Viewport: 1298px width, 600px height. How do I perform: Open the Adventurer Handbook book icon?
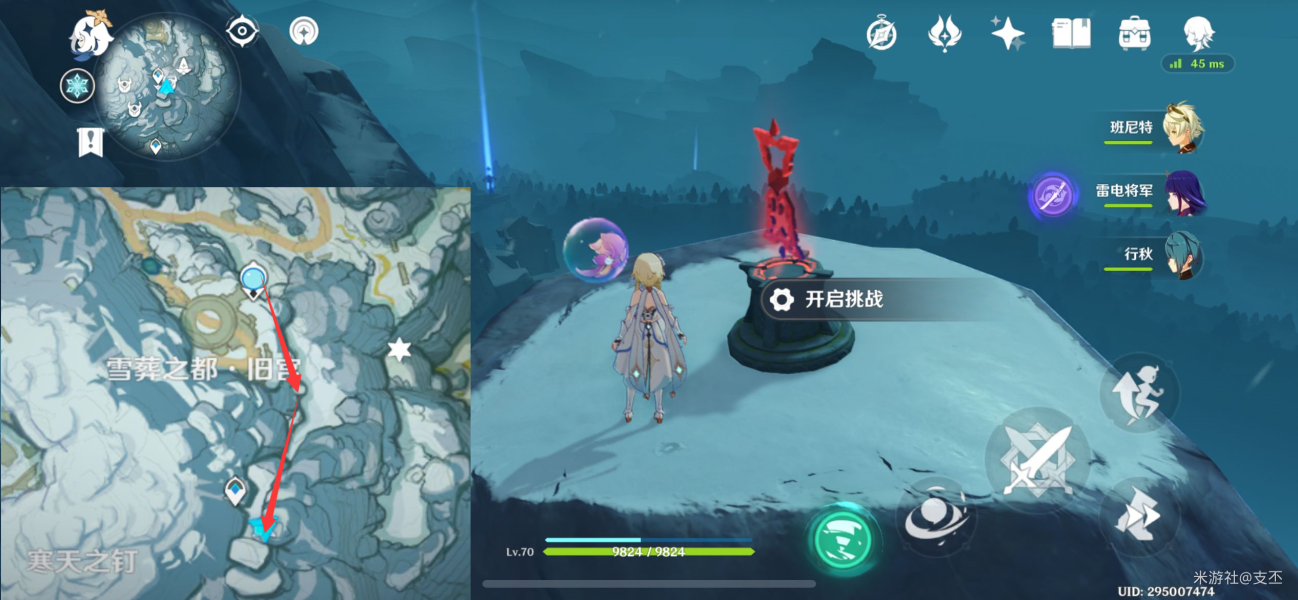pos(1071,34)
